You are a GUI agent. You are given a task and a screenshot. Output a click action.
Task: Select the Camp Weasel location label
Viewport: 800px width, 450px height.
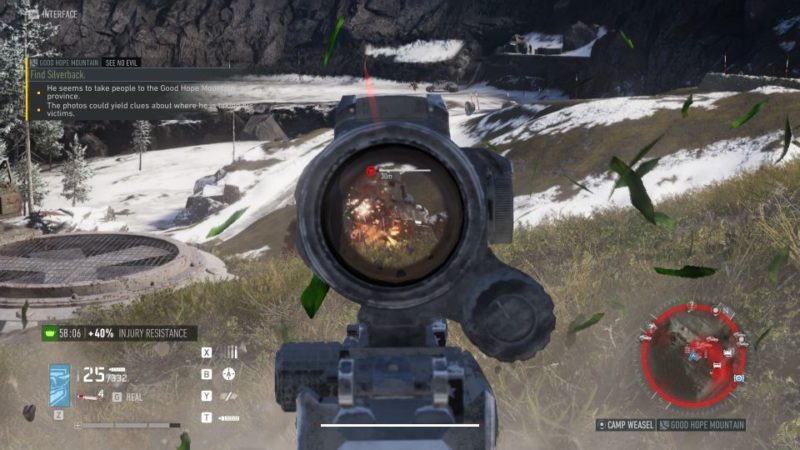(x=625, y=425)
